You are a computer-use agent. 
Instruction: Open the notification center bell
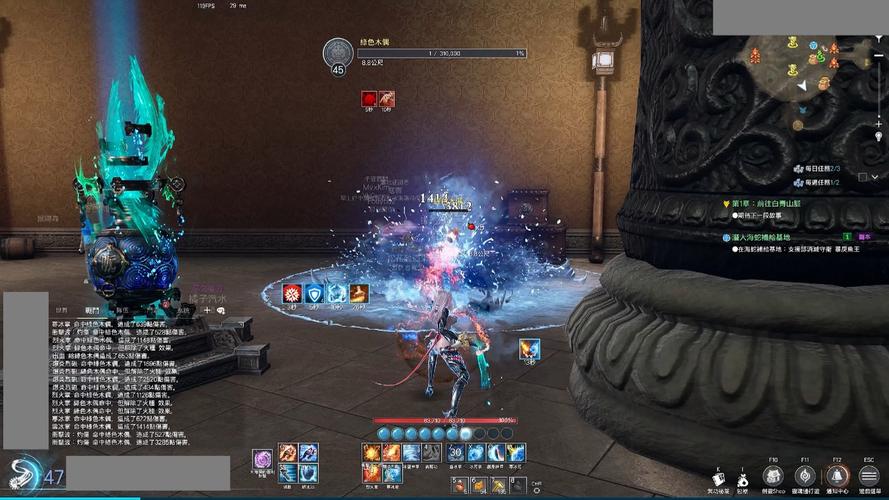(836, 476)
